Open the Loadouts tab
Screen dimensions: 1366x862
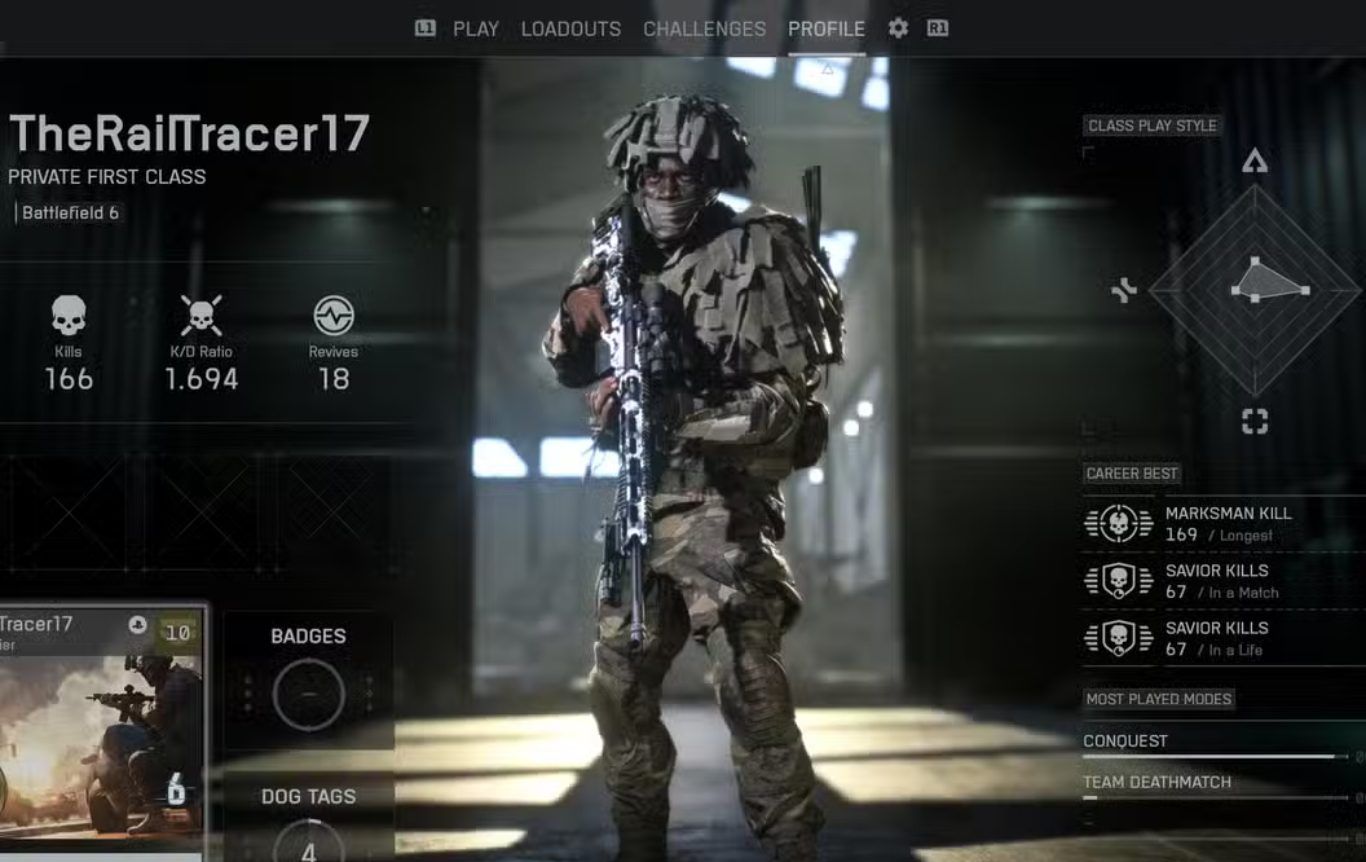570,29
